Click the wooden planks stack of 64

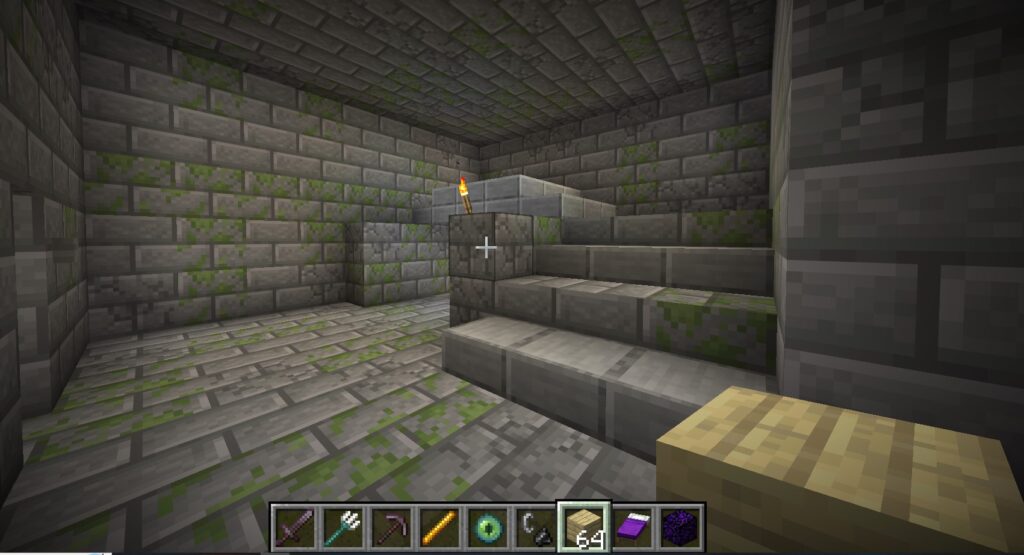tap(582, 526)
